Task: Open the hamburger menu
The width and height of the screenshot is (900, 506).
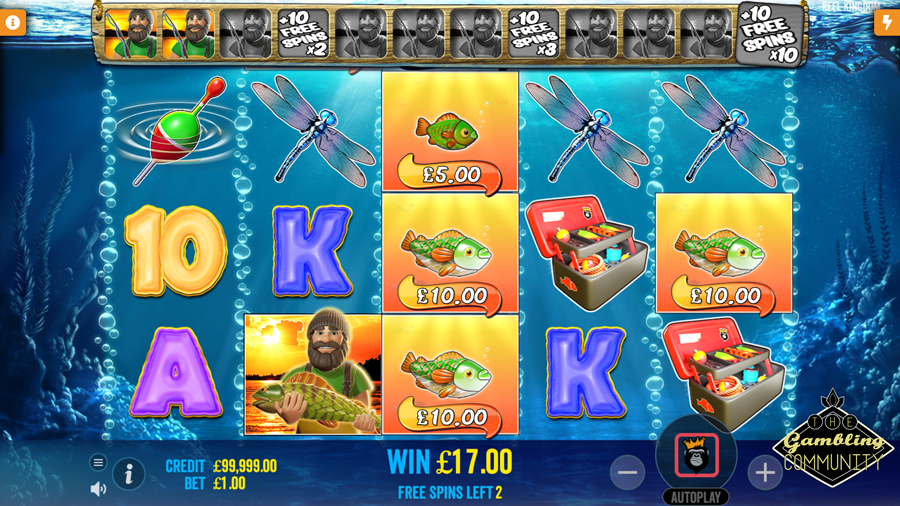Action: (x=98, y=462)
